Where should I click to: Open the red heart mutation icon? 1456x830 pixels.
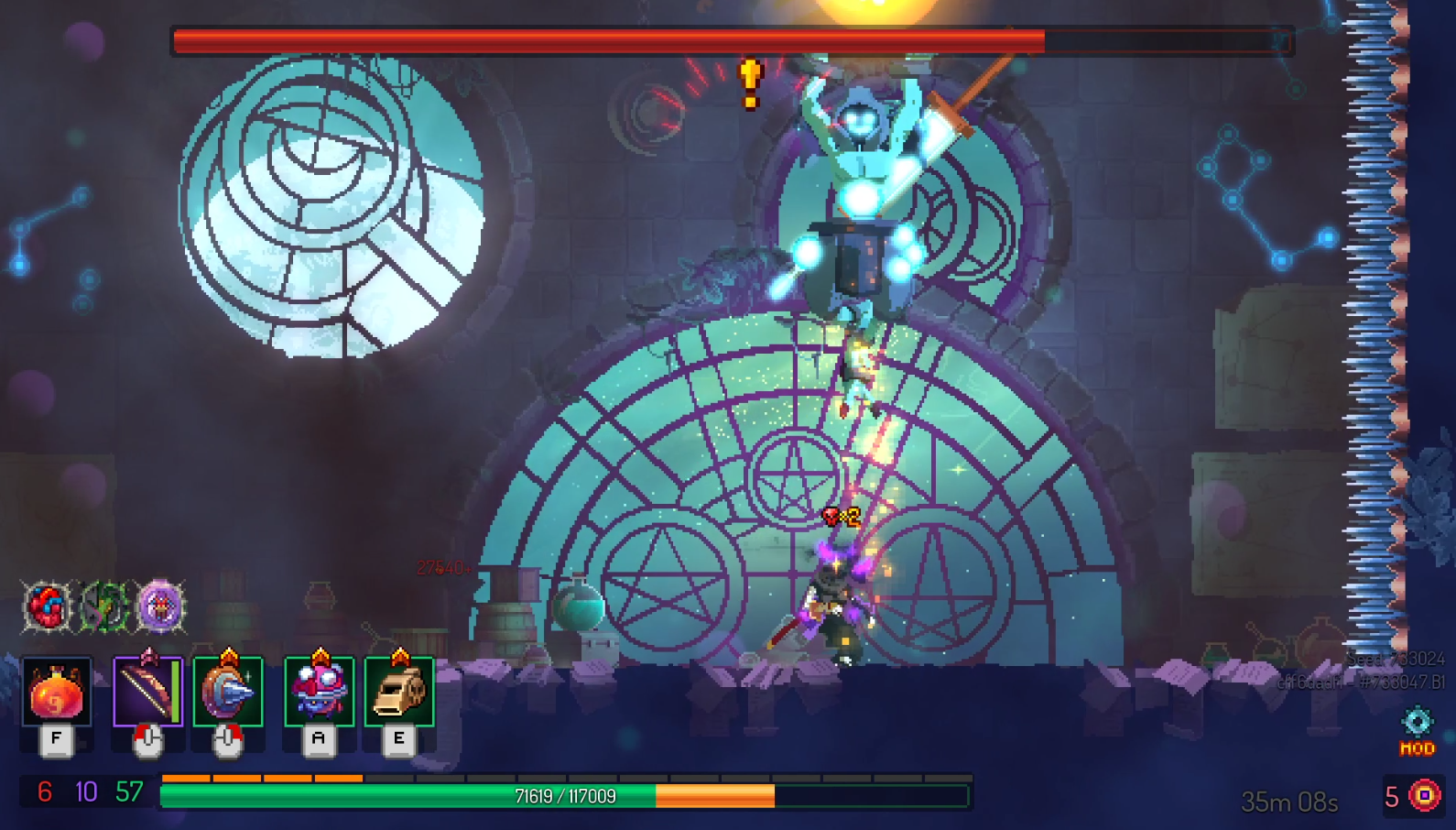(x=48, y=606)
